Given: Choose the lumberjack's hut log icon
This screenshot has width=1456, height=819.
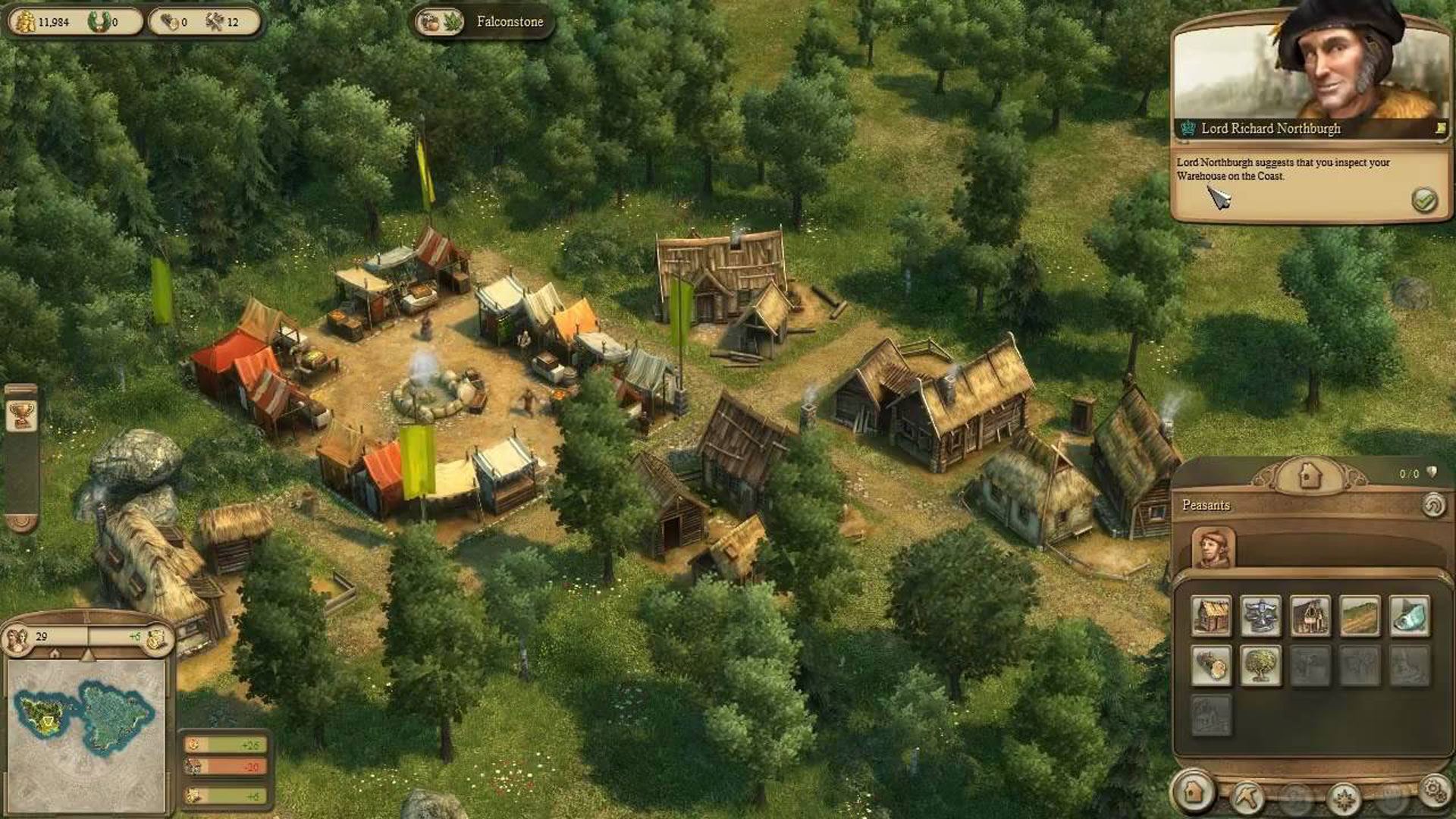Looking at the screenshot, I should point(1211,666).
